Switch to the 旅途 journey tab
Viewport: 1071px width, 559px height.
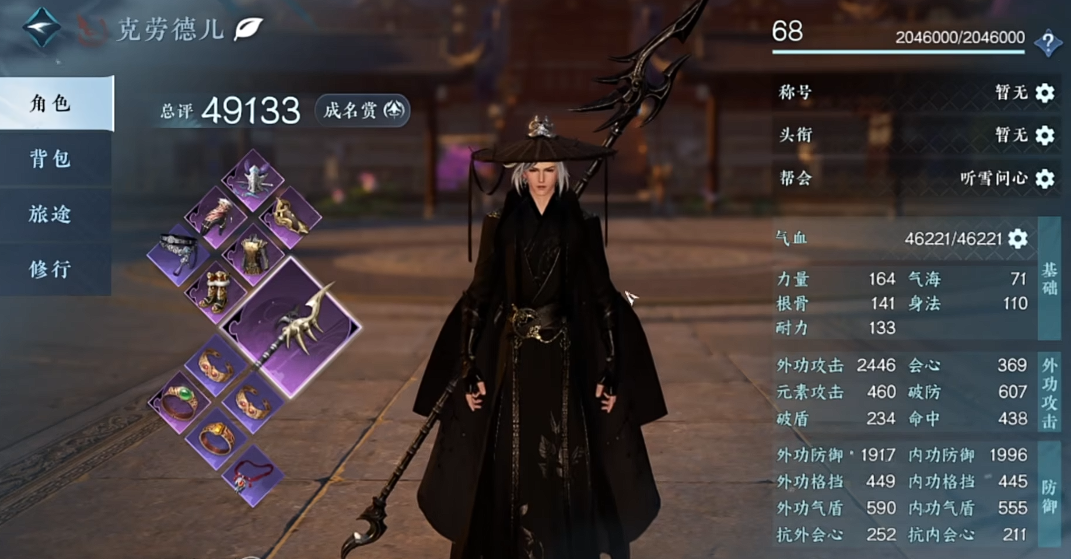click(50, 213)
